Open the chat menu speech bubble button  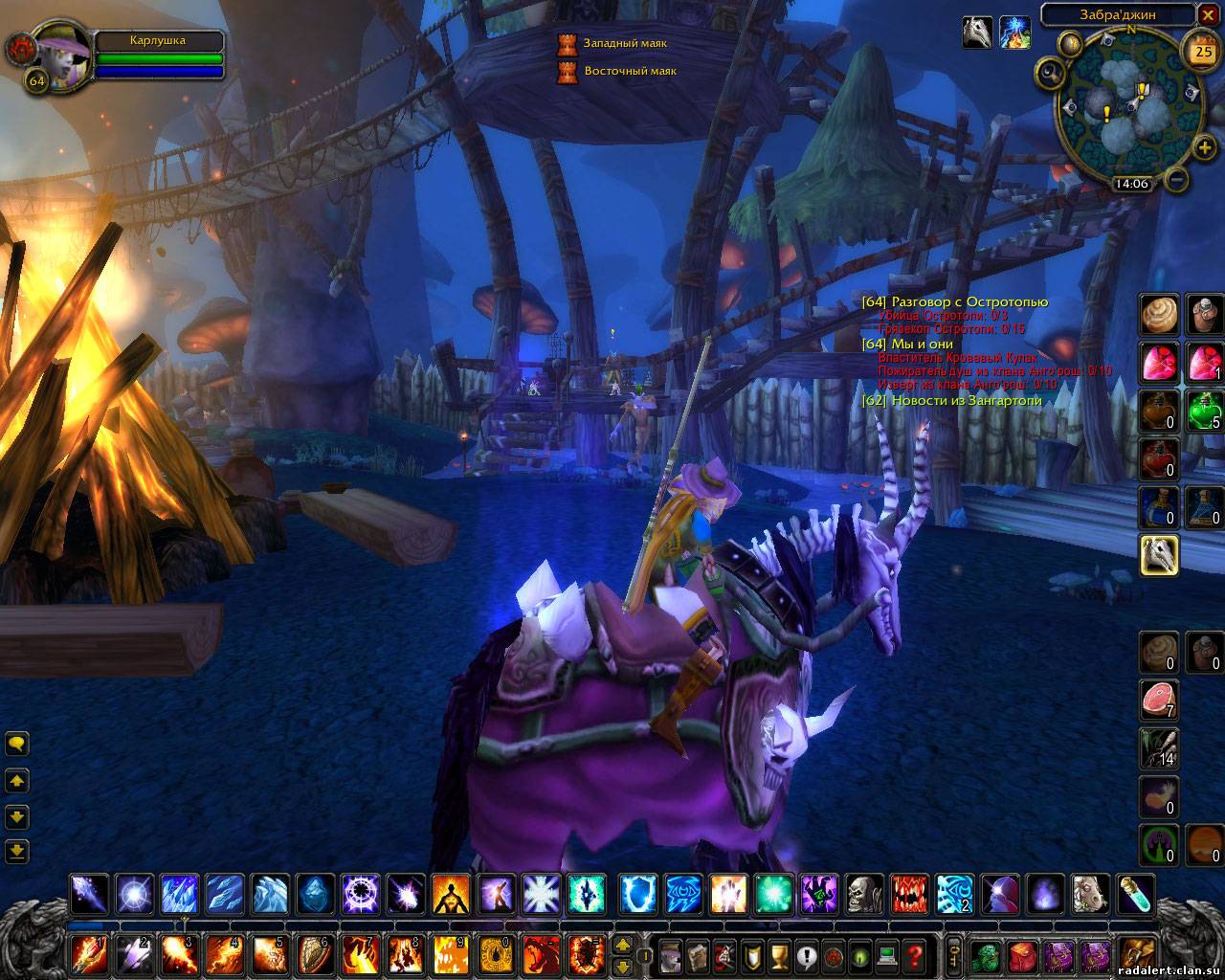(x=16, y=744)
